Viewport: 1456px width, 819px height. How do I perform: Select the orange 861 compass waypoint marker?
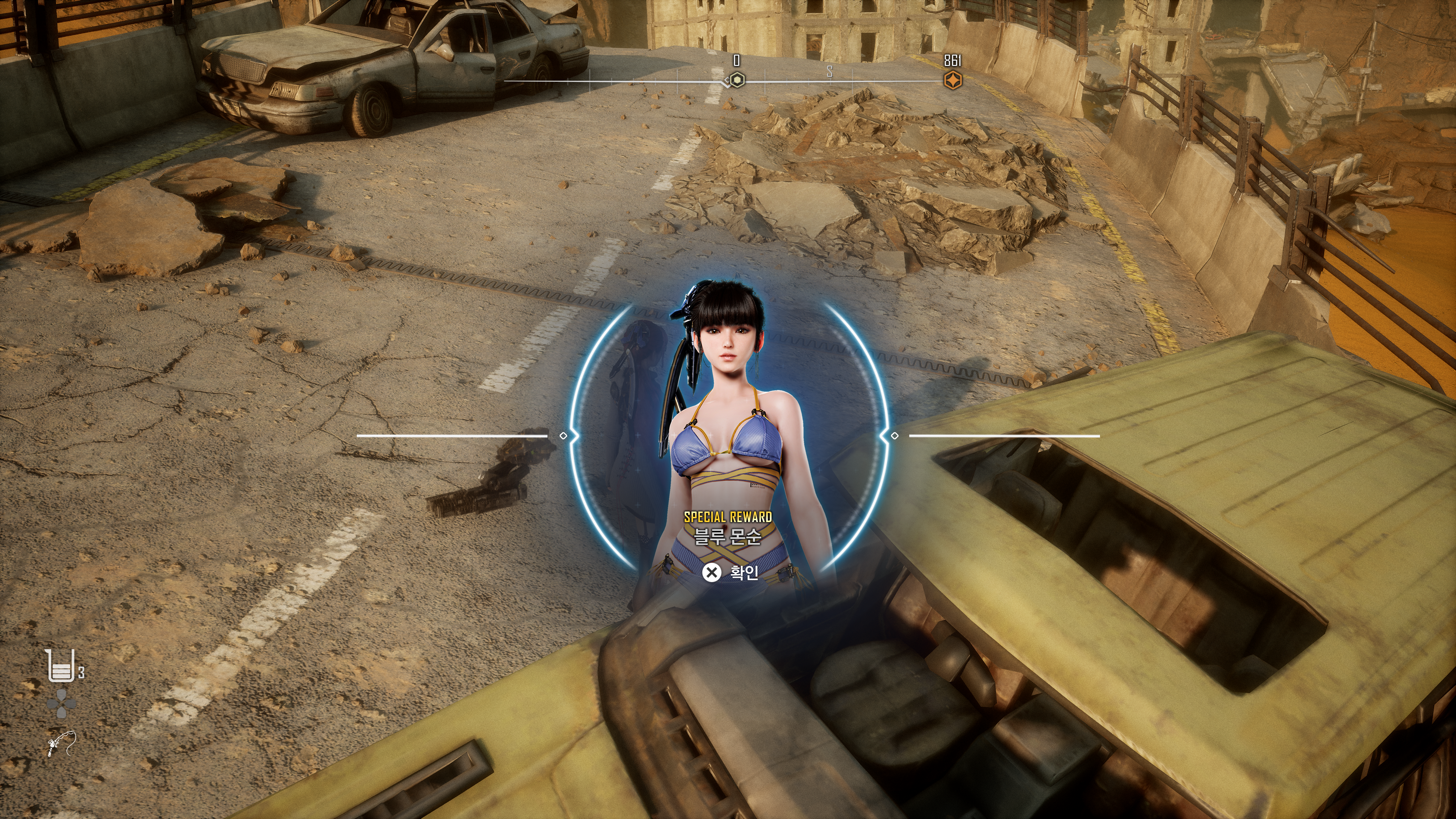952,80
